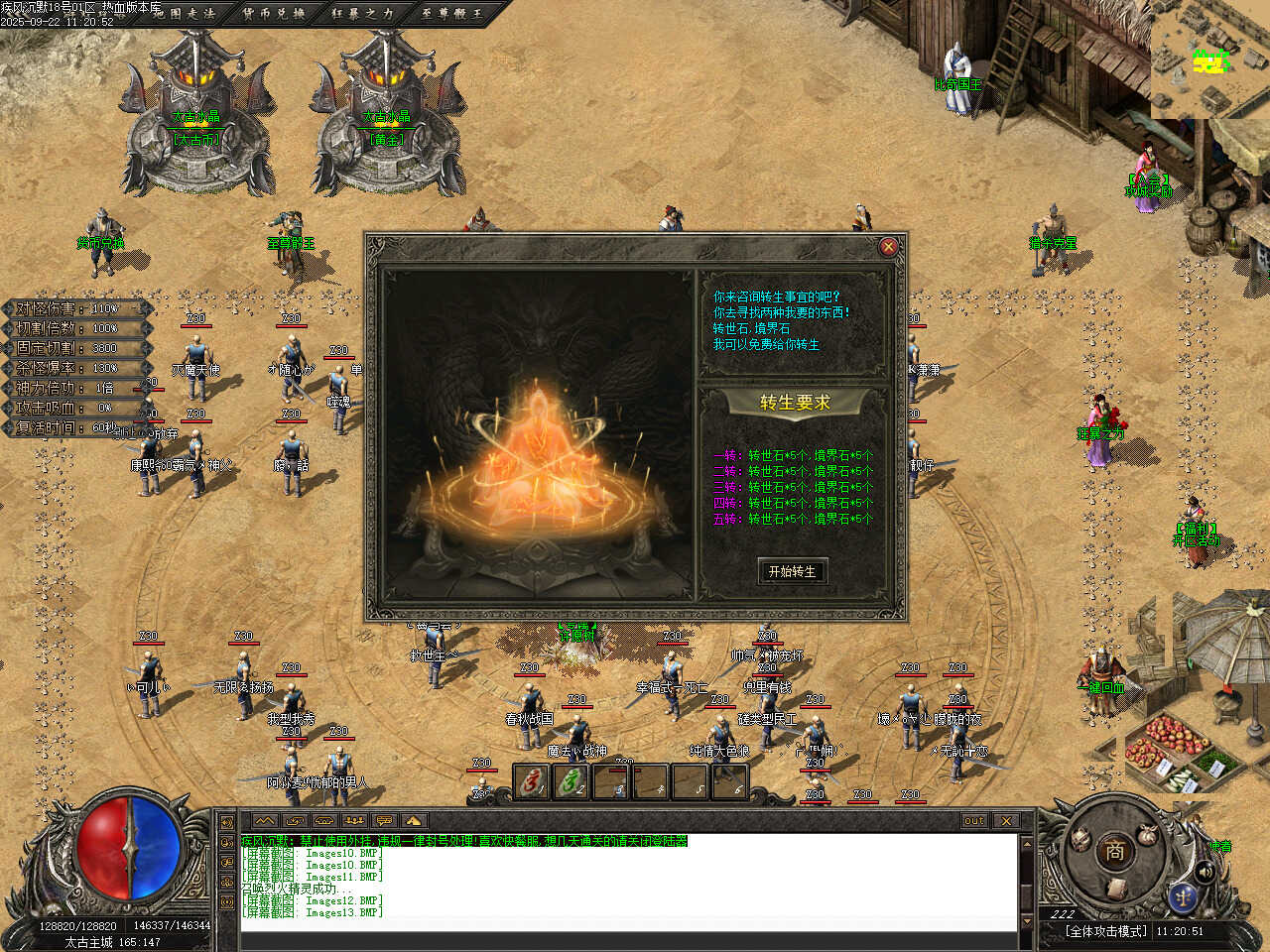Open the 狂暴之力 menu
This screenshot has width=1270, height=952.
coord(362,14)
